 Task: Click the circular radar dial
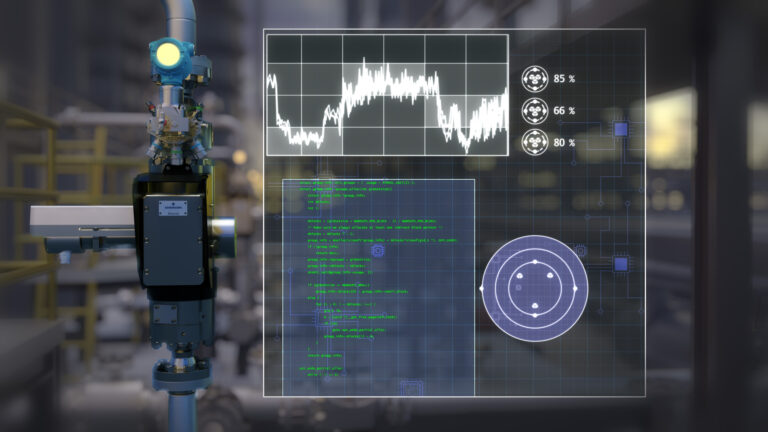[x=534, y=288]
